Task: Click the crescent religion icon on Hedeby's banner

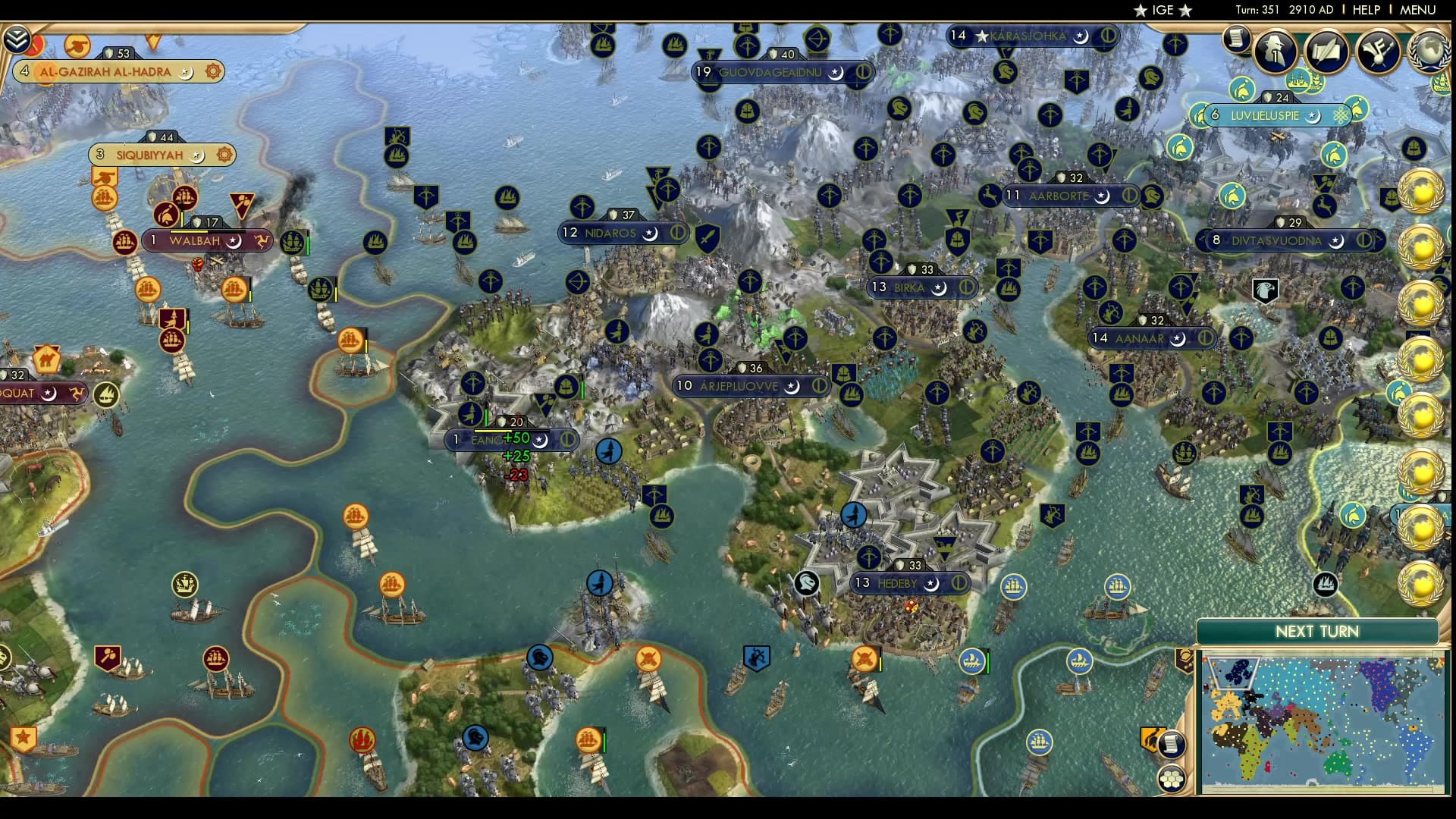Action: point(930,584)
